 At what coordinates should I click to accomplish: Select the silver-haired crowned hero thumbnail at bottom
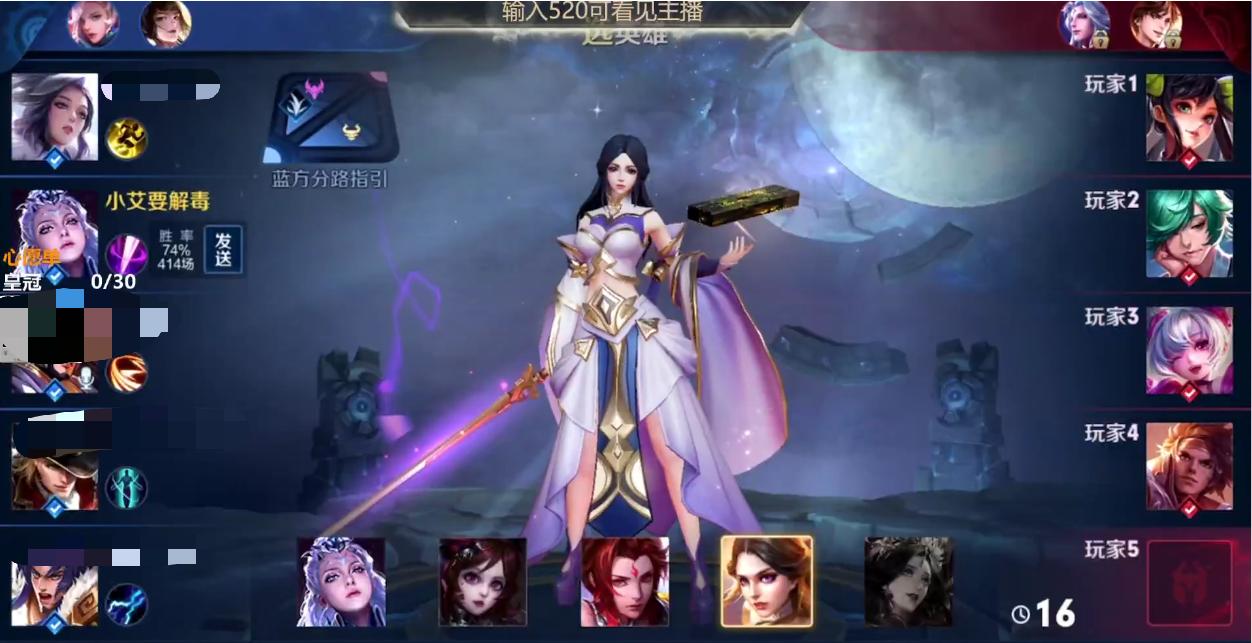341,582
